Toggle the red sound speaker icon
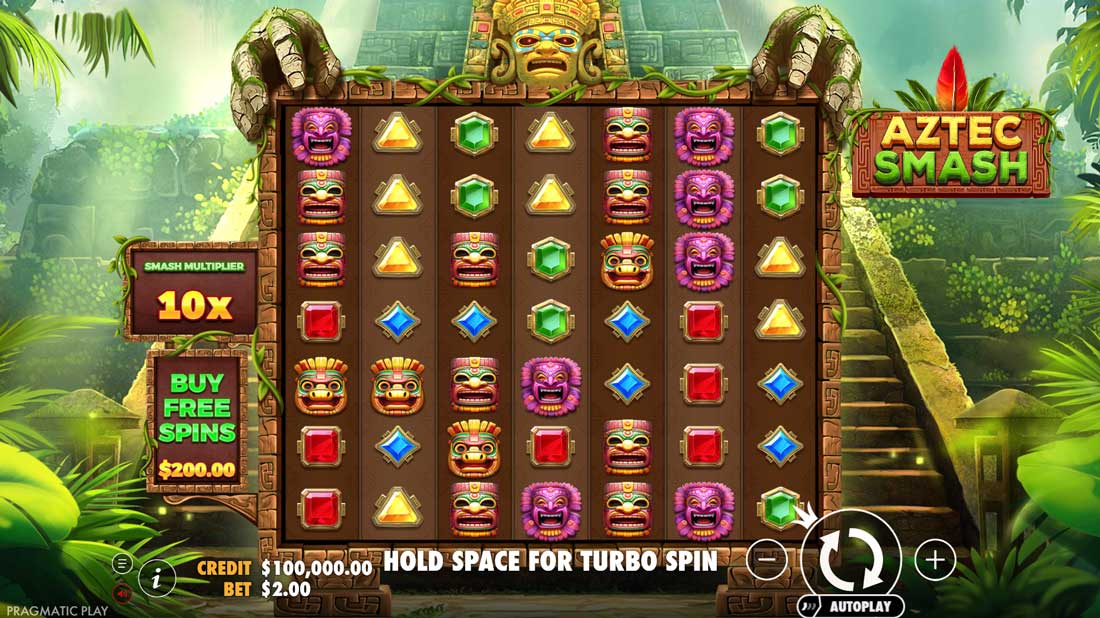1100x618 pixels. pyautogui.click(x=123, y=593)
